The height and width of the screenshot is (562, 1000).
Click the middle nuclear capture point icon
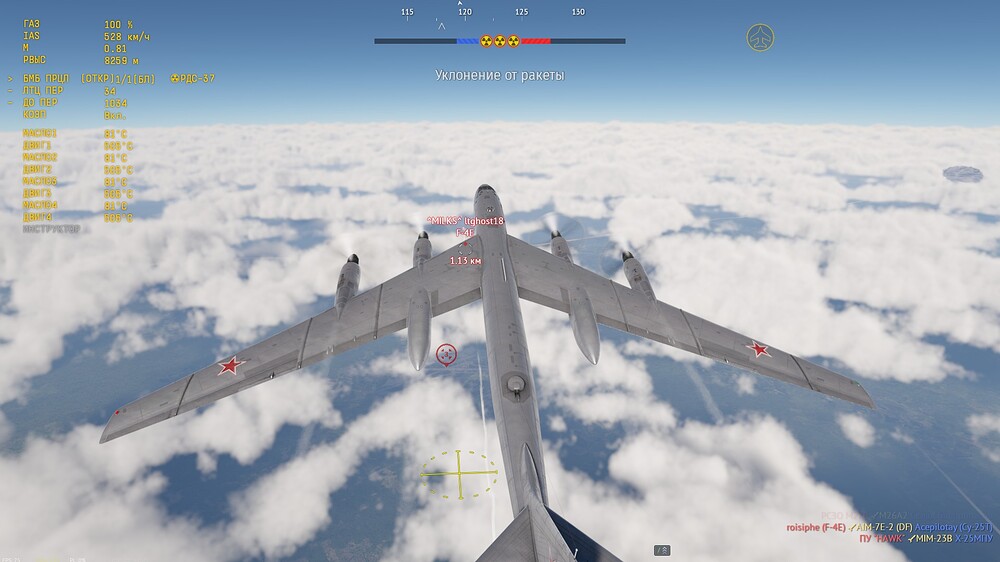(x=500, y=41)
